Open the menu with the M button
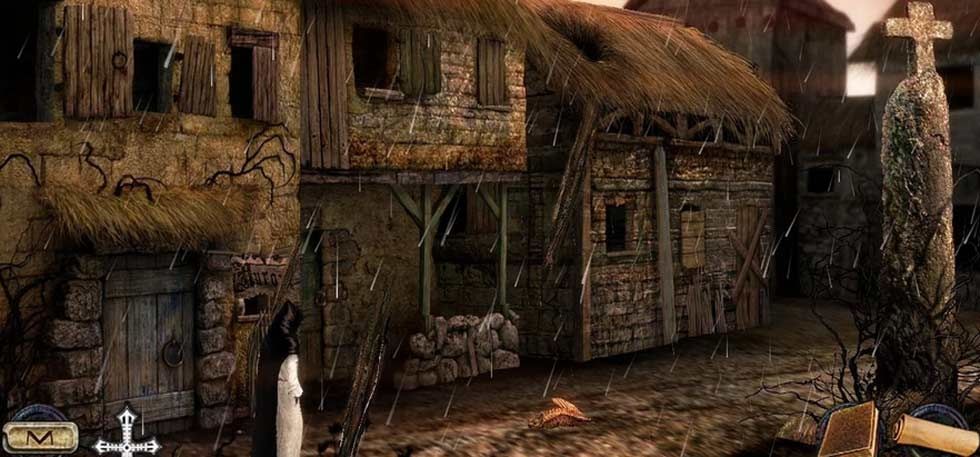The width and height of the screenshot is (980, 457). point(40,436)
